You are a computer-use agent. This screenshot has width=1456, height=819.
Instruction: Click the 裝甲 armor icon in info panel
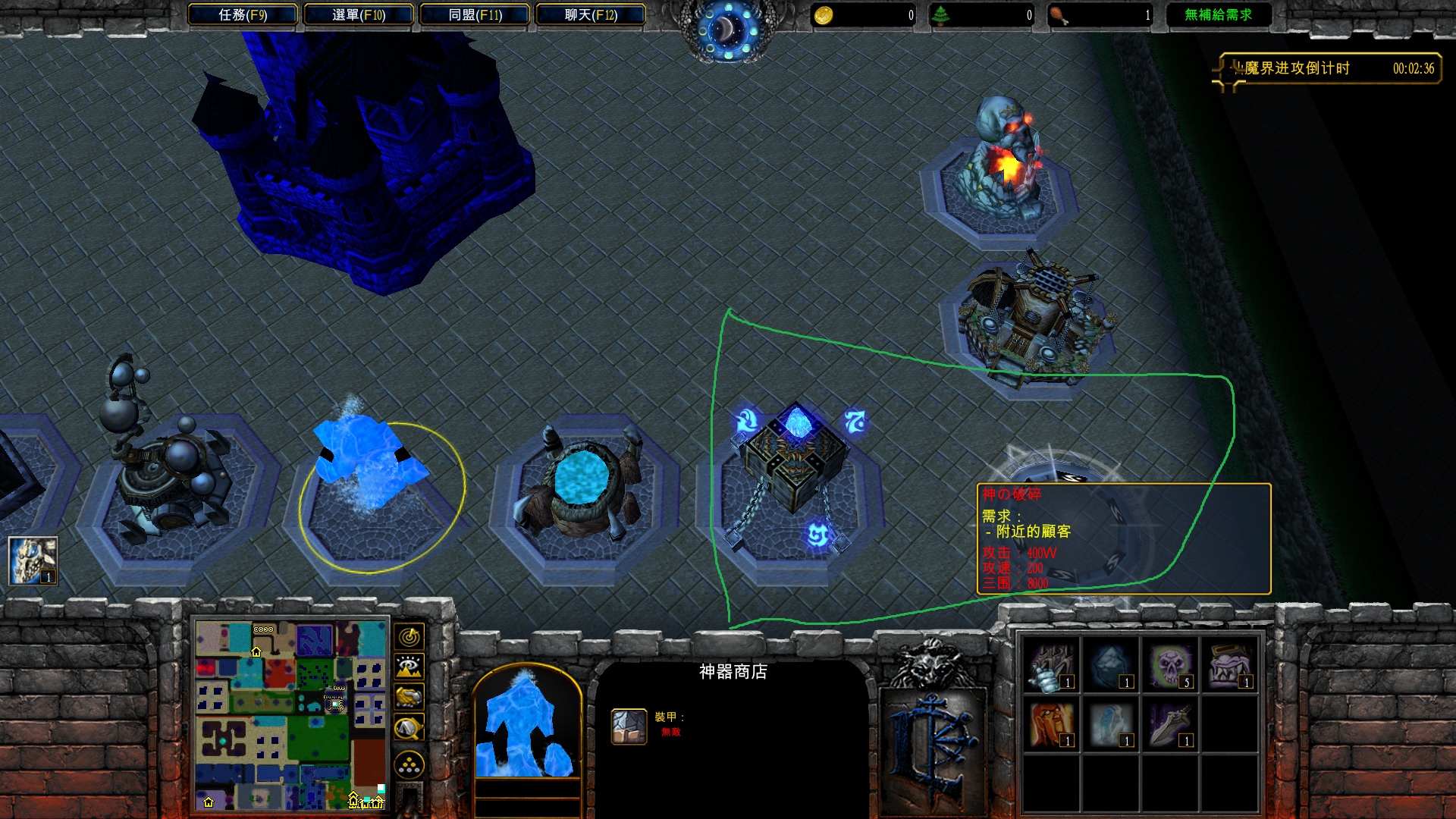(629, 726)
